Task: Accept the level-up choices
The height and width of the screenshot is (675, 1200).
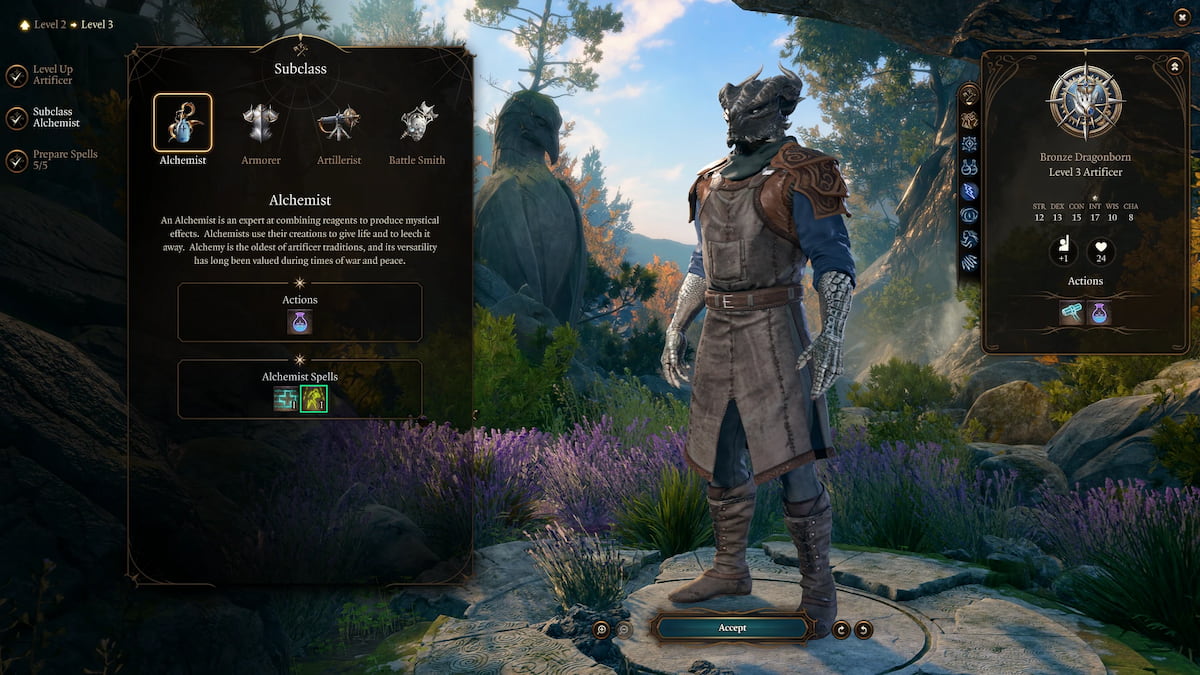Action: (731, 628)
